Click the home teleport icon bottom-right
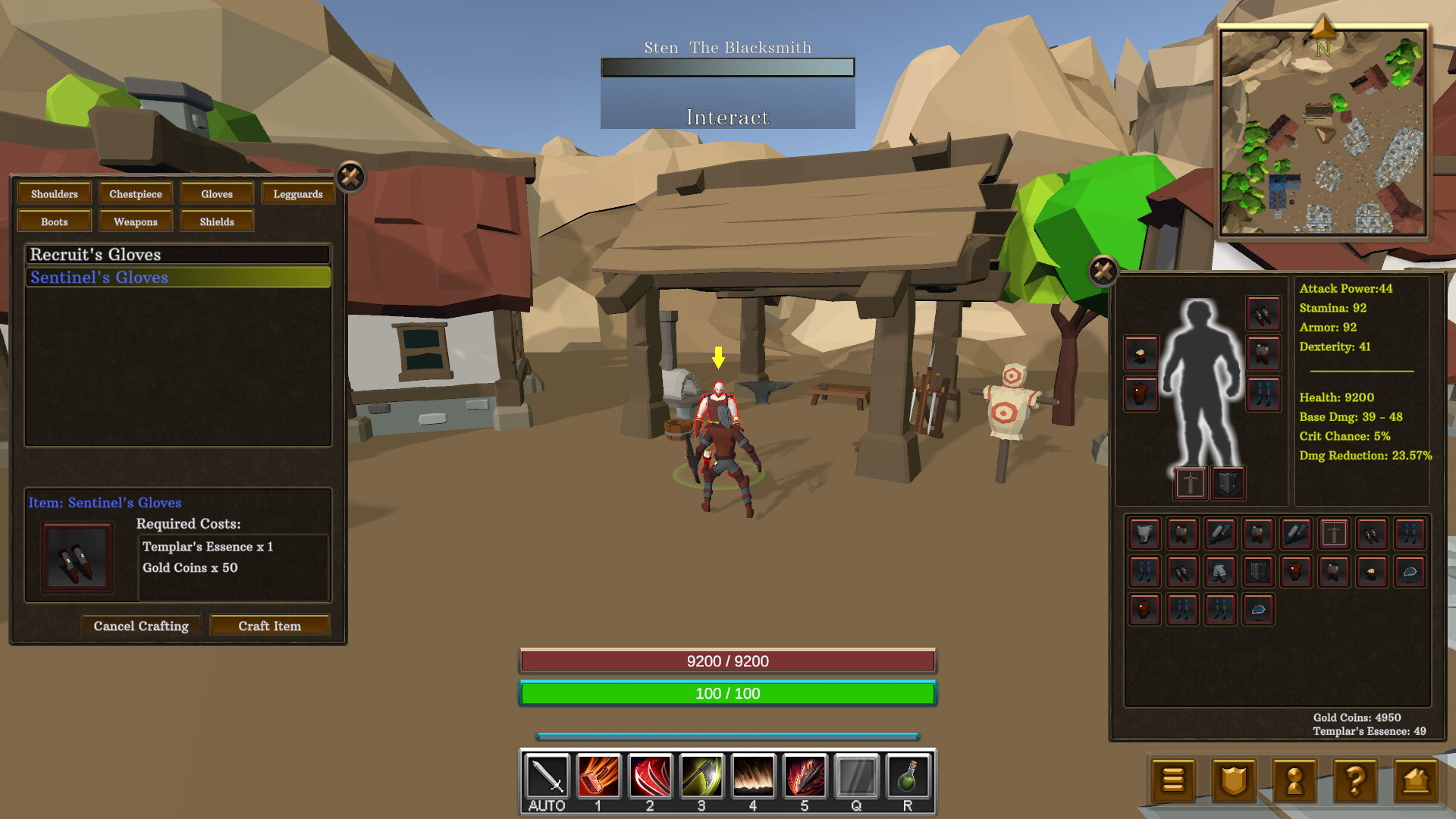Screen dimensions: 1456x819 click(x=1416, y=780)
